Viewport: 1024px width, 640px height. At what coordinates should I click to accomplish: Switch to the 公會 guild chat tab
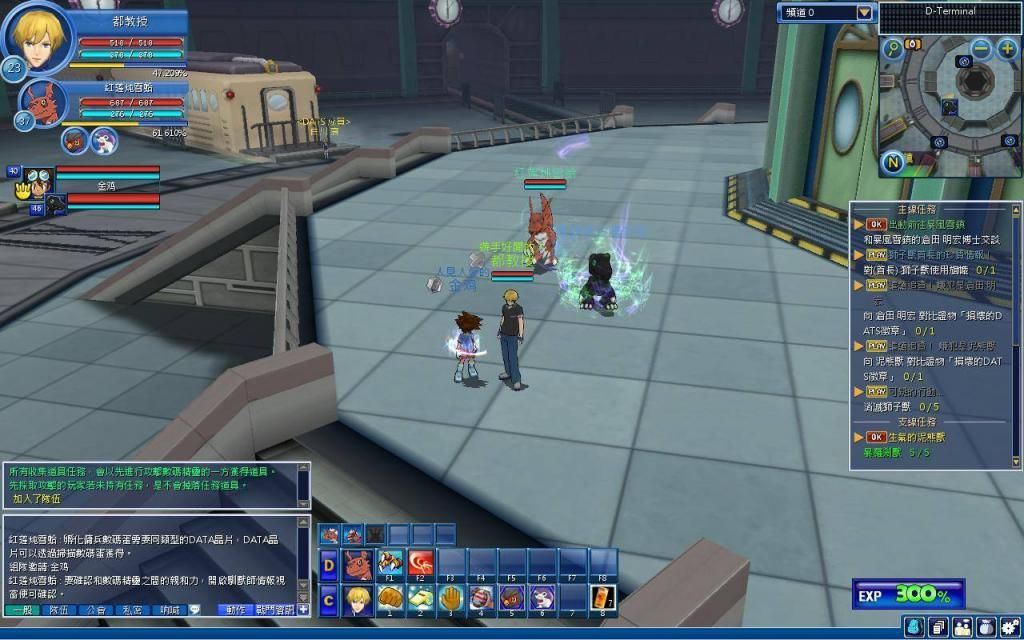97,609
